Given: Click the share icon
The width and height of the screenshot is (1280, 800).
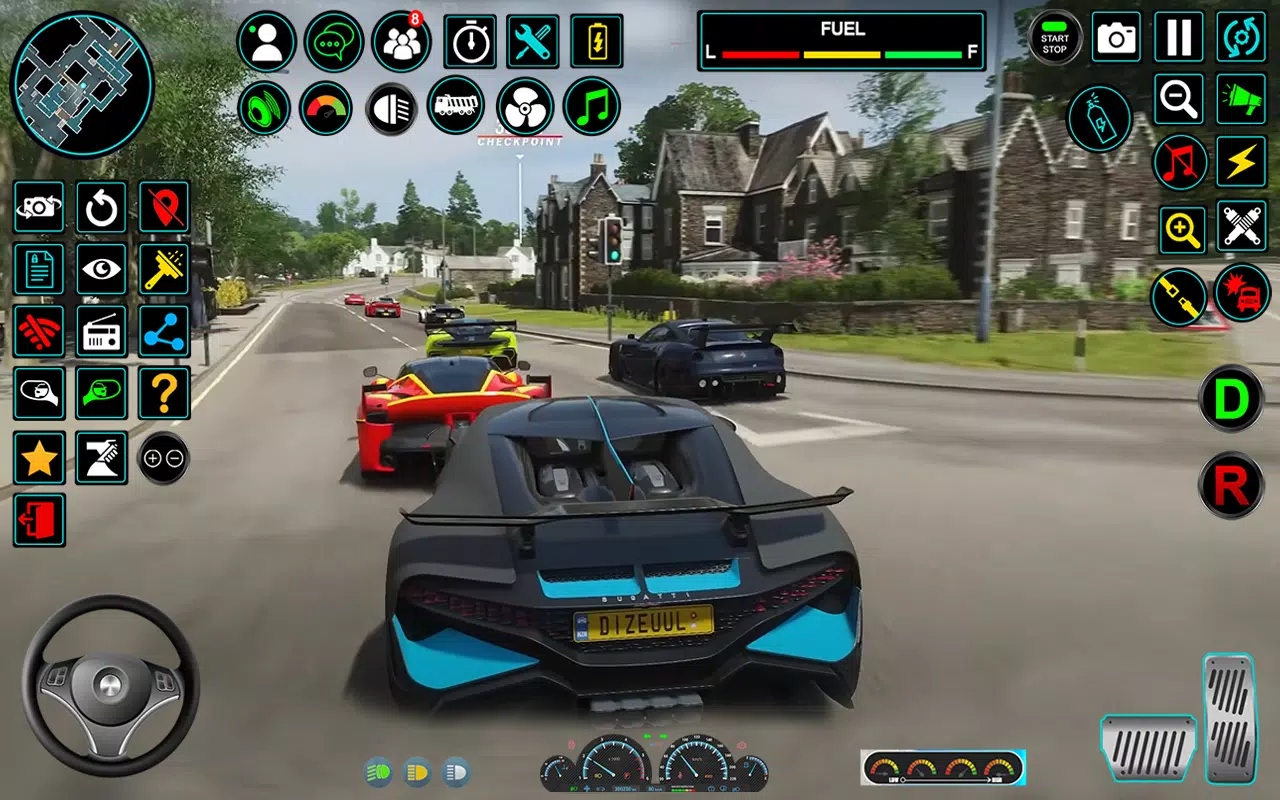Looking at the screenshot, I should coord(164,331).
